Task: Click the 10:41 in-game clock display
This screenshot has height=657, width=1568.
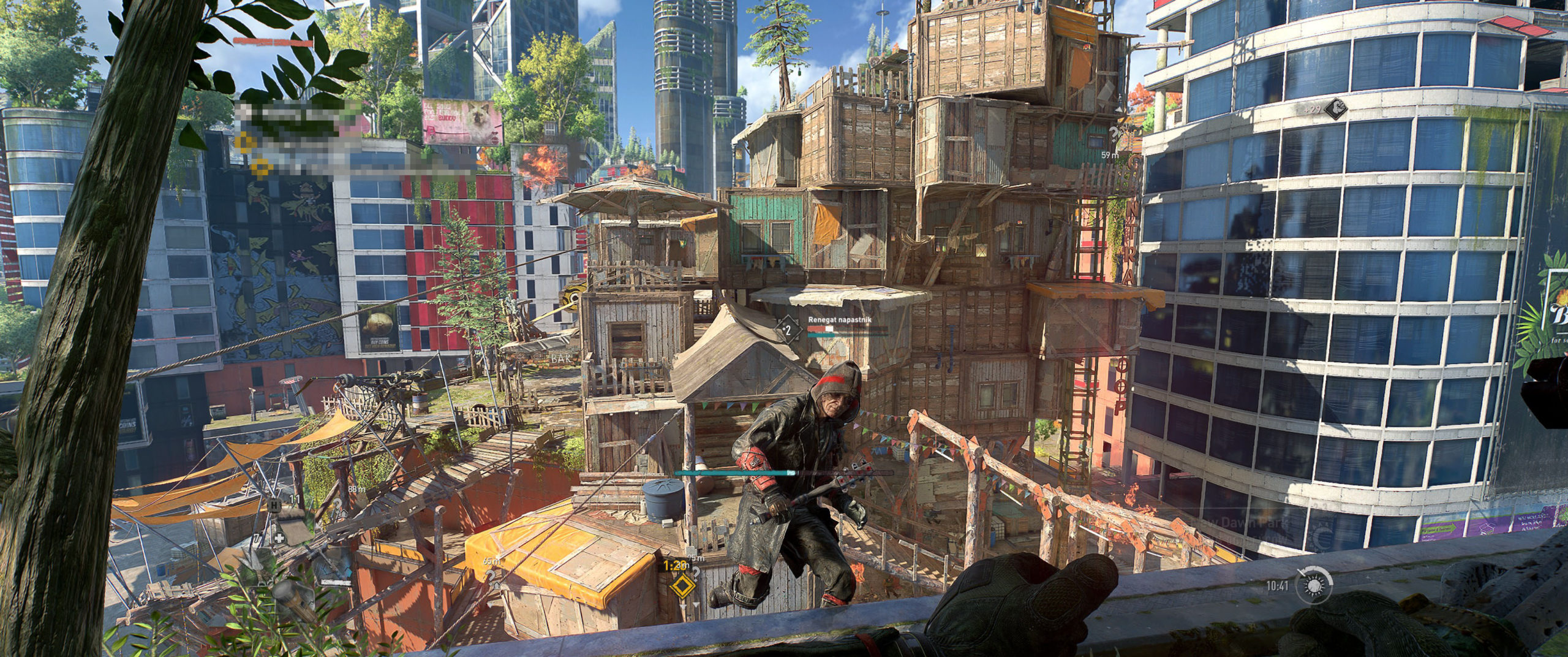Action: tap(1278, 587)
